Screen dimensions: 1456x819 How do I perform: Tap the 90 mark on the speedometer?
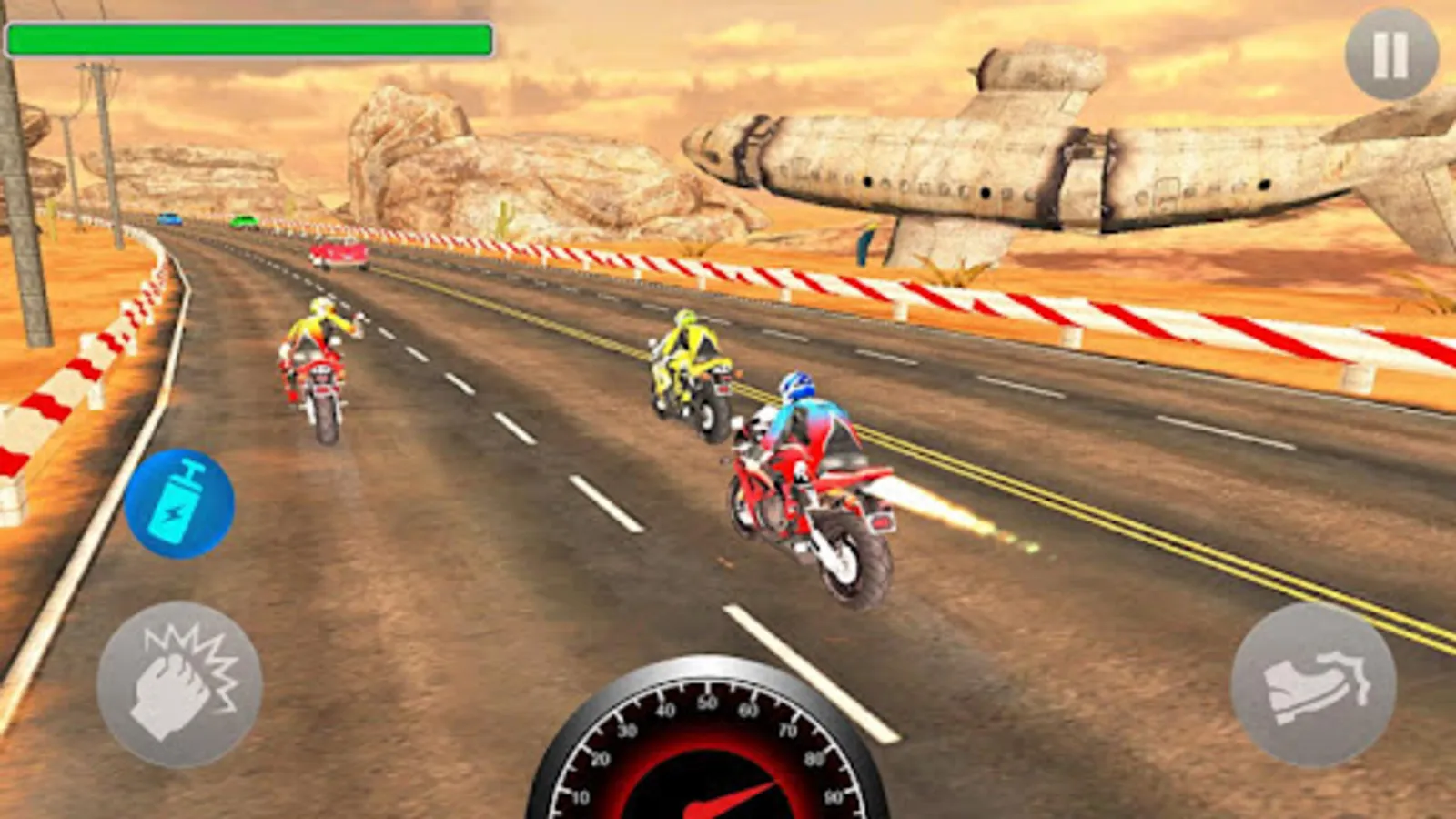click(834, 799)
